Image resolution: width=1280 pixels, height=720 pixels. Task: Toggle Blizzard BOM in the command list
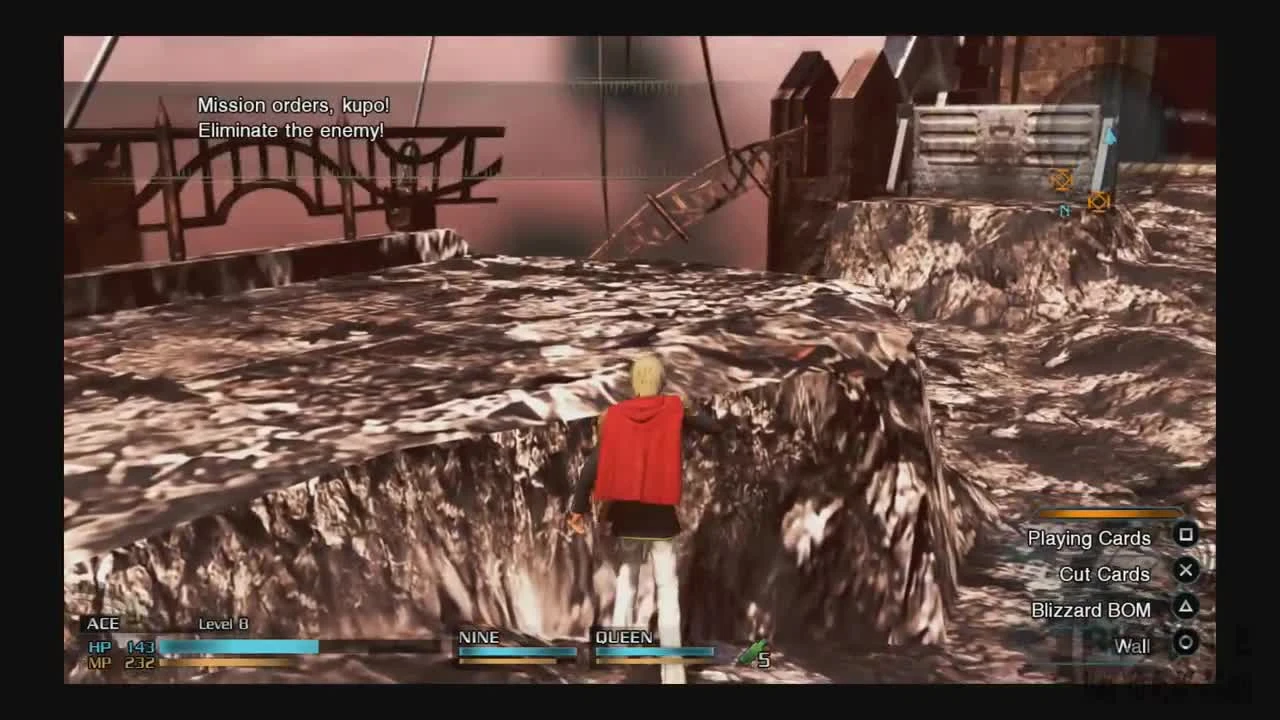point(1092,610)
